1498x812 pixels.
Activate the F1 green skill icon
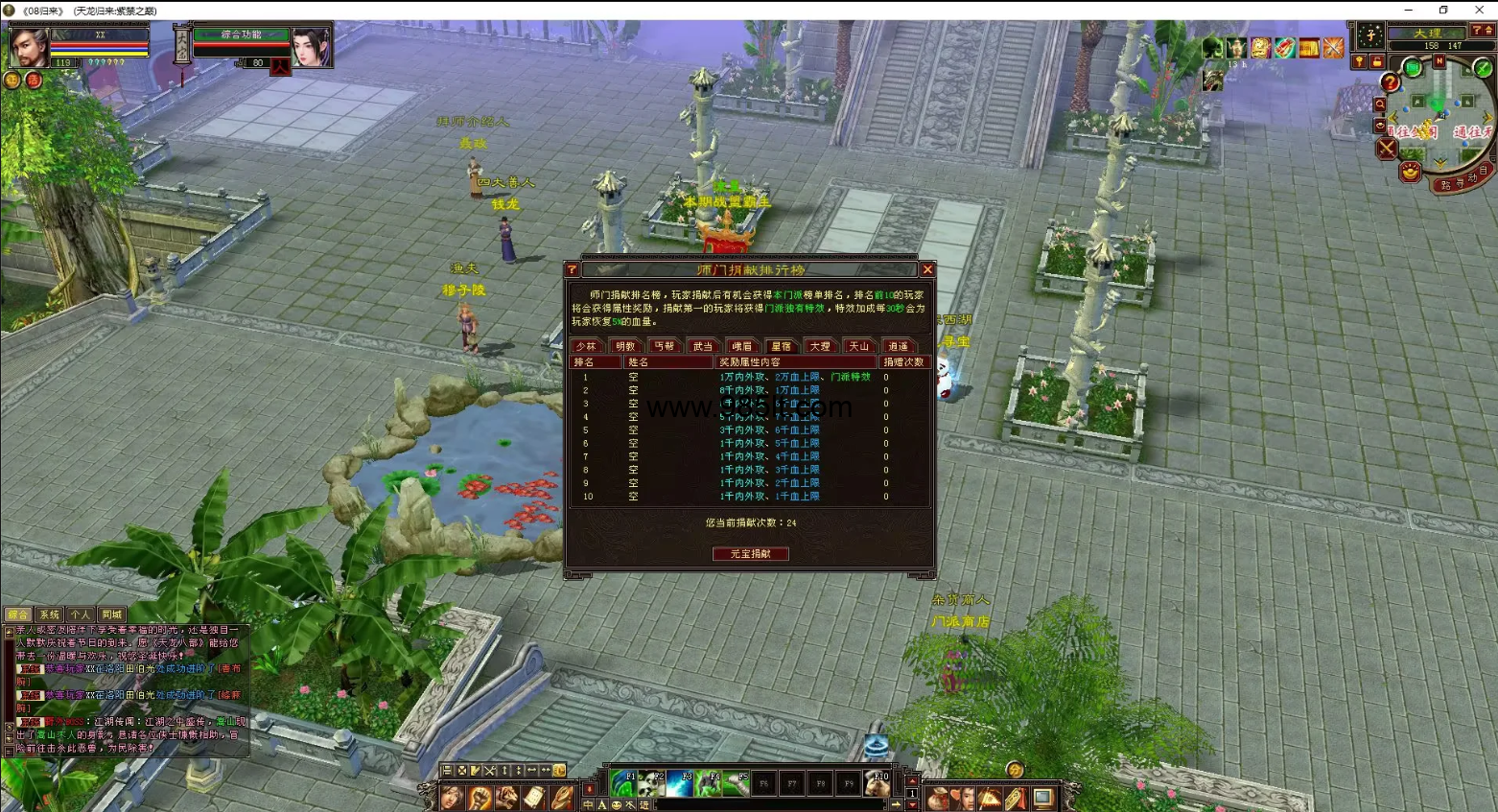pyautogui.click(x=623, y=783)
